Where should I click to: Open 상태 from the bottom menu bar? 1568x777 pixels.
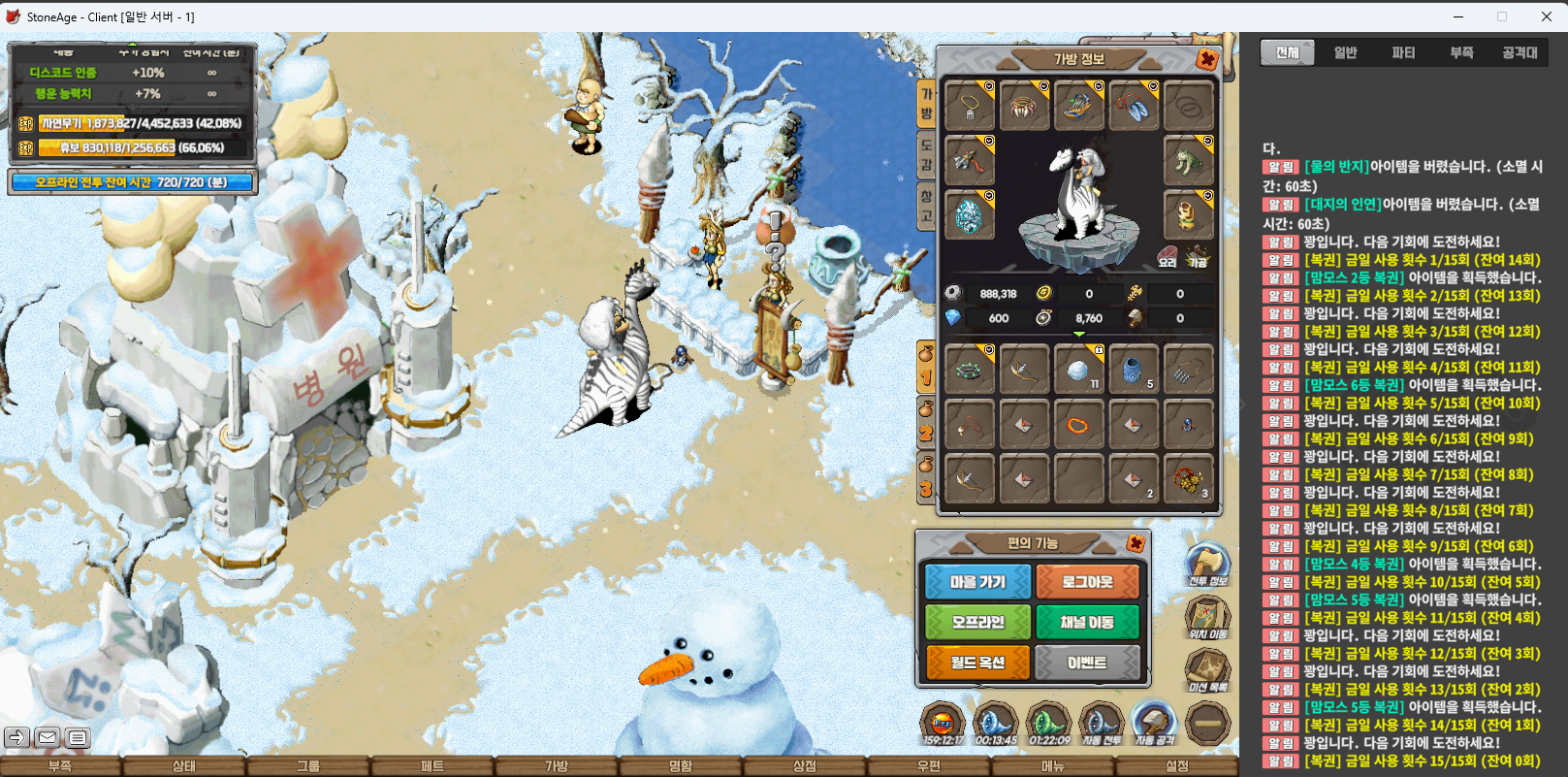point(184,766)
